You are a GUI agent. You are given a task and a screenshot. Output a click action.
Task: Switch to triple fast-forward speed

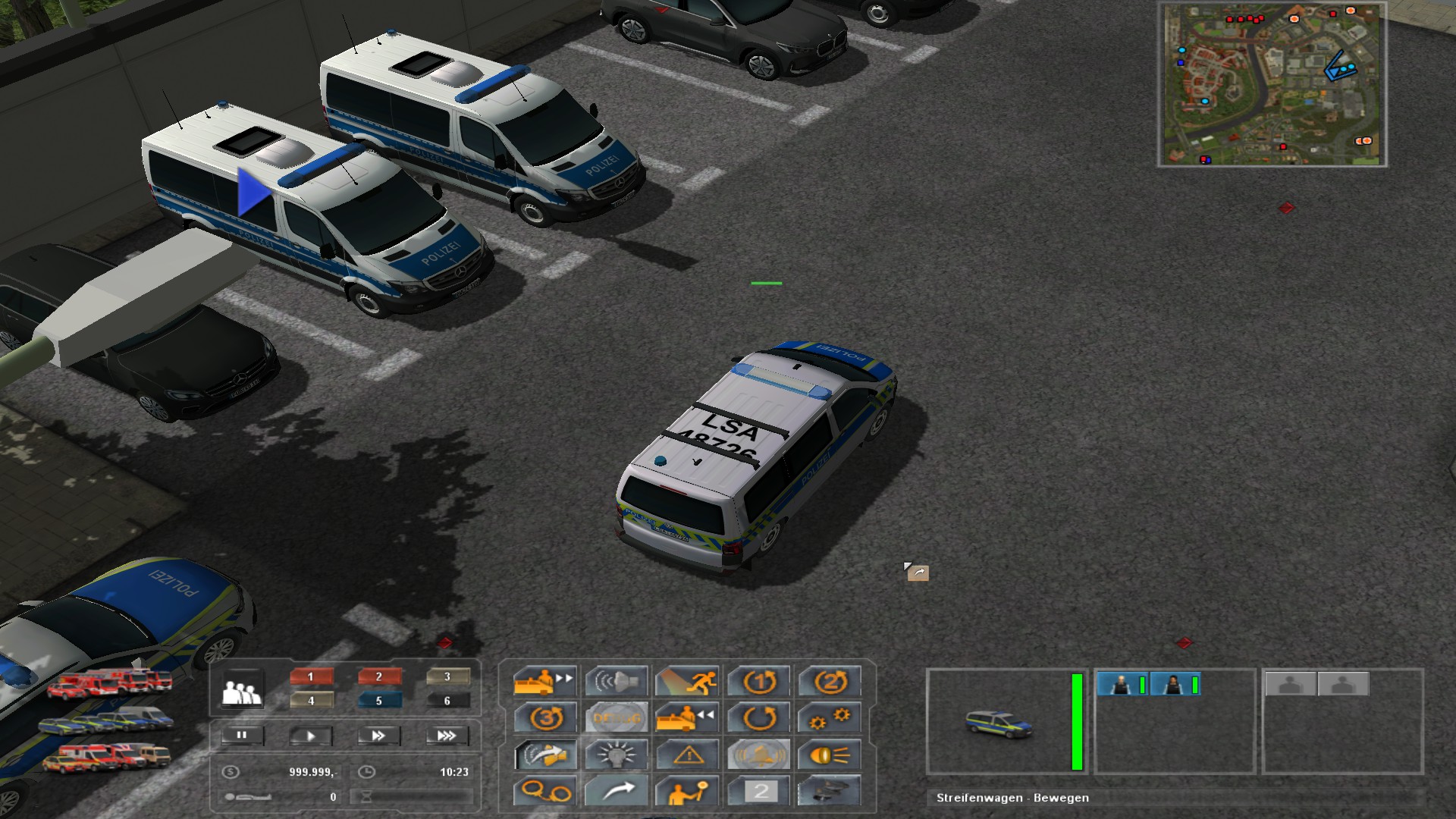click(447, 736)
